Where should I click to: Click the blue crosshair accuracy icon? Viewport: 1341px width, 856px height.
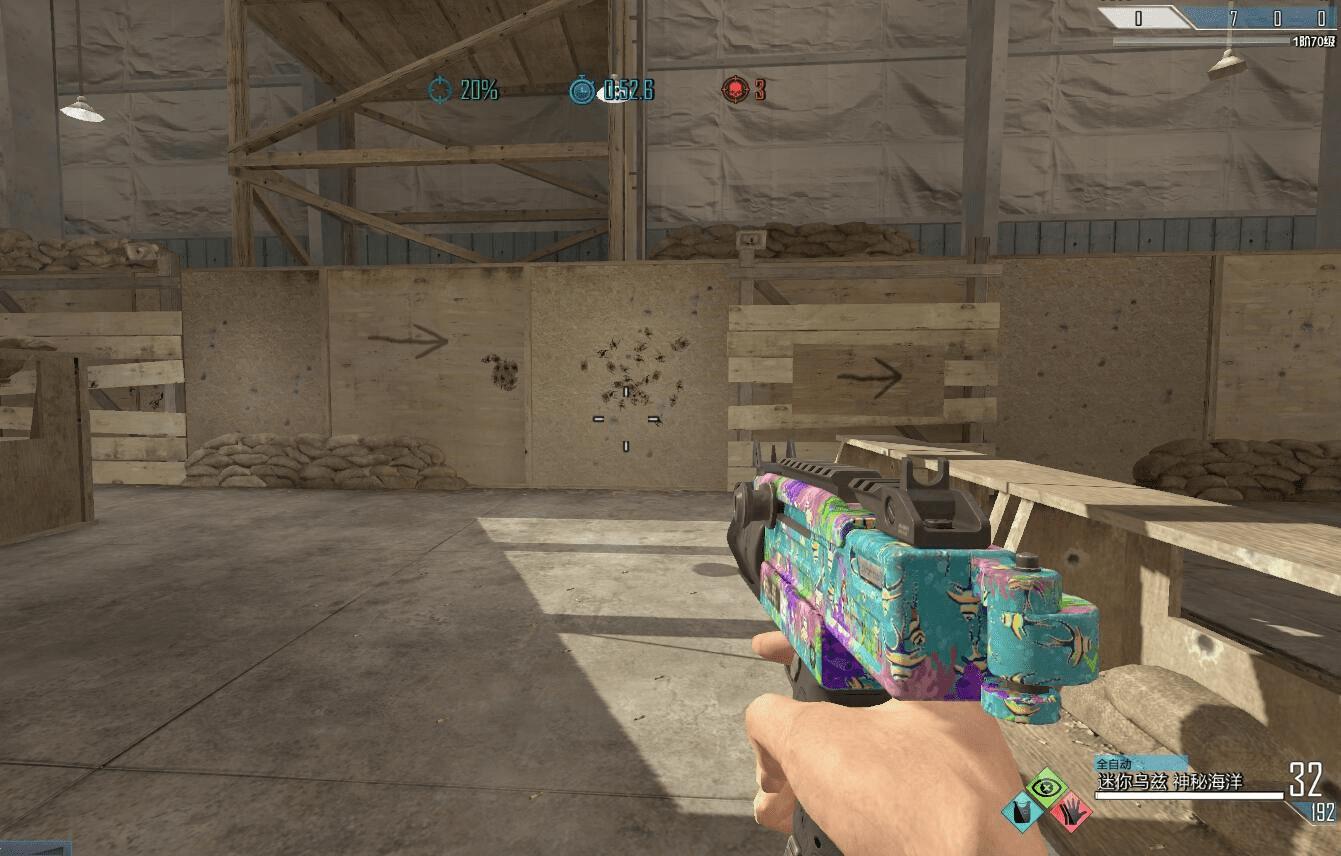pyautogui.click(x=440, y=90)
